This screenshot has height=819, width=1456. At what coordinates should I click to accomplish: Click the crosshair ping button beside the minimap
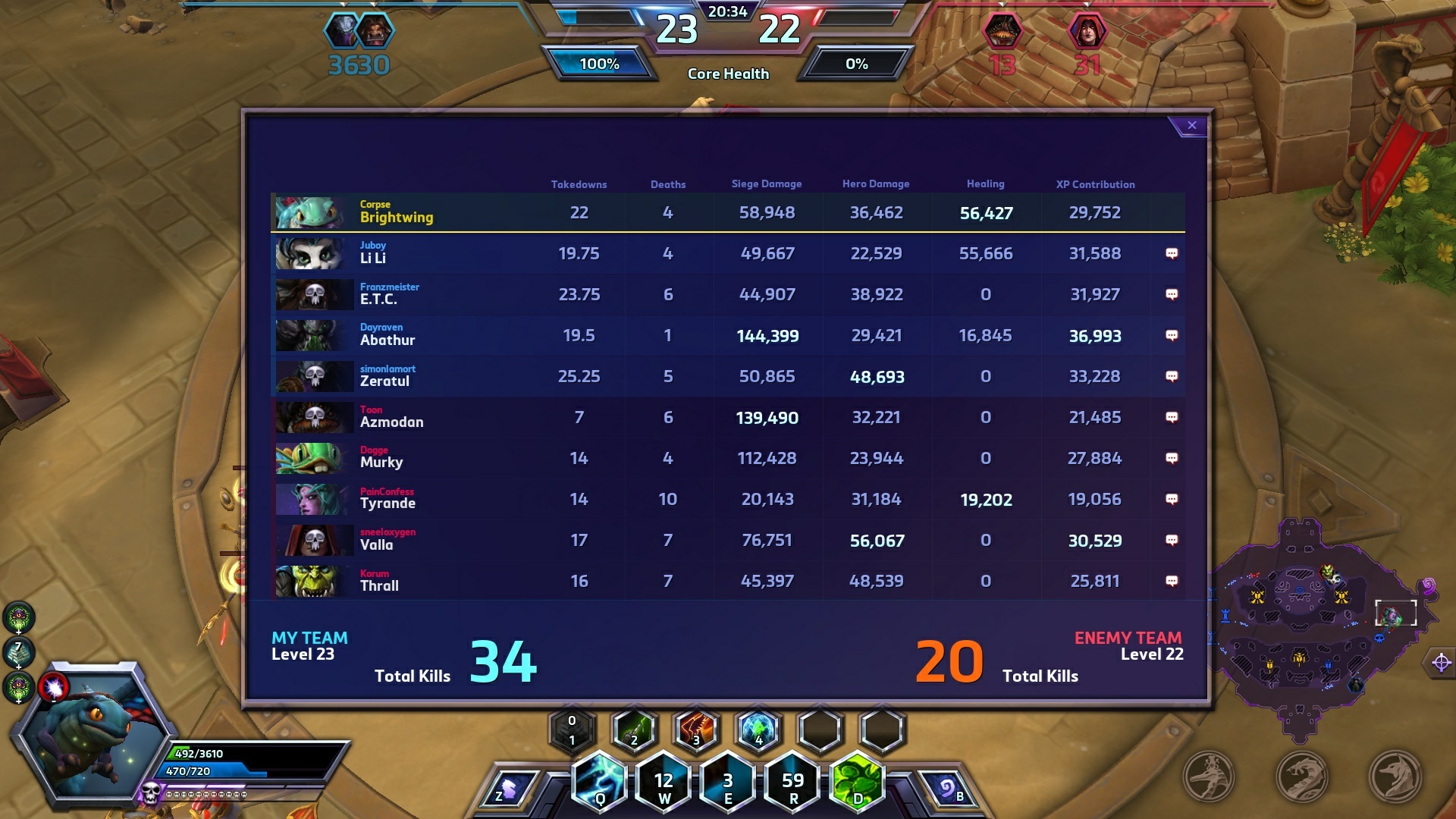tap(1442, 663)
